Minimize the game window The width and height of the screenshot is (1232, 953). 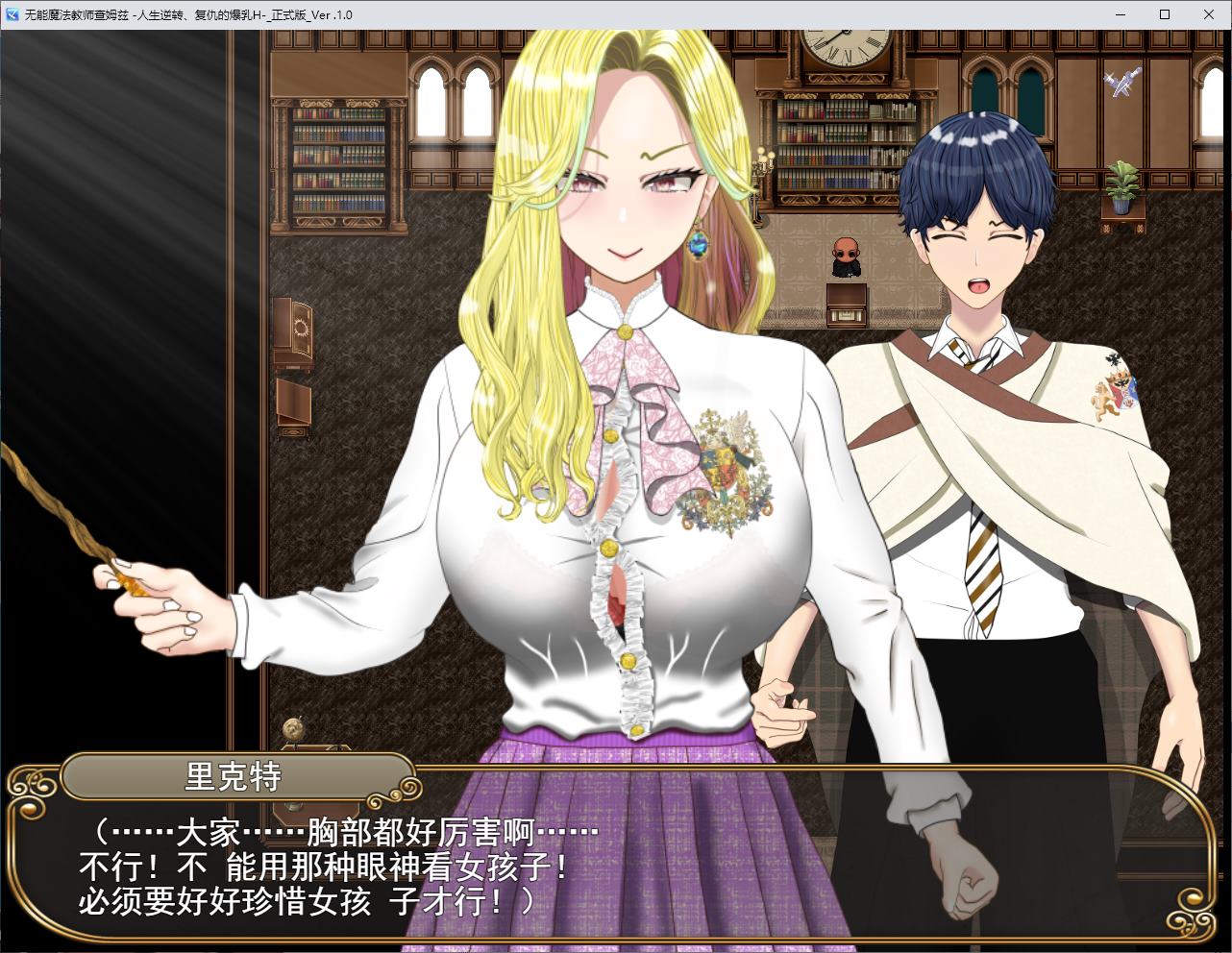(x=1119, y=14)
